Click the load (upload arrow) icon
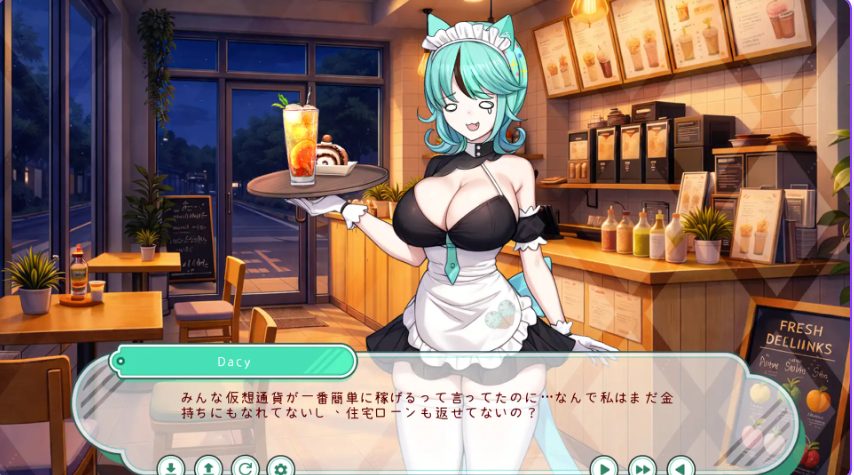854x475 pixels. click(x=207, y=467)
